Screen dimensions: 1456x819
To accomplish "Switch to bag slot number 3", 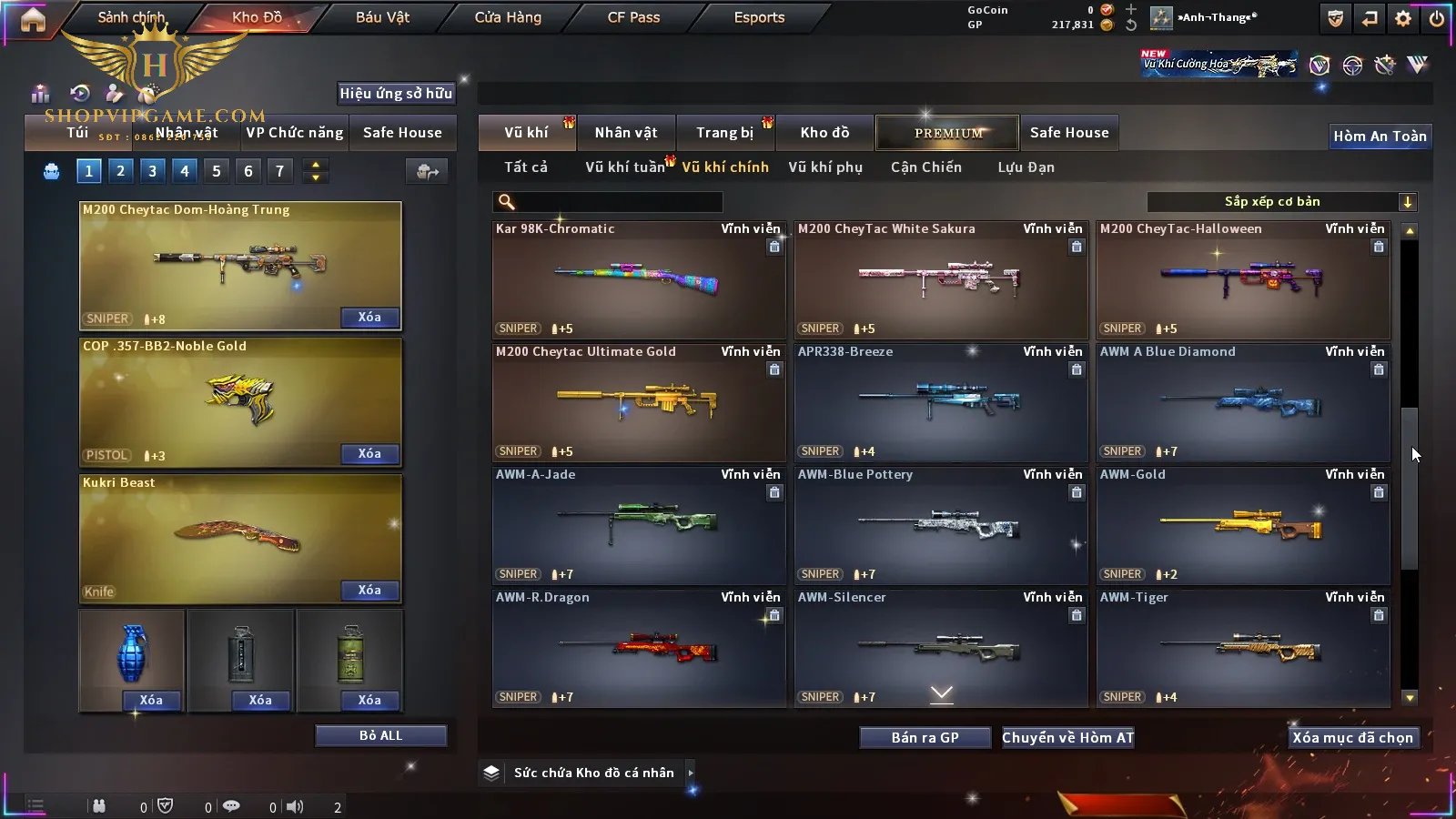I will pos(152,171).
